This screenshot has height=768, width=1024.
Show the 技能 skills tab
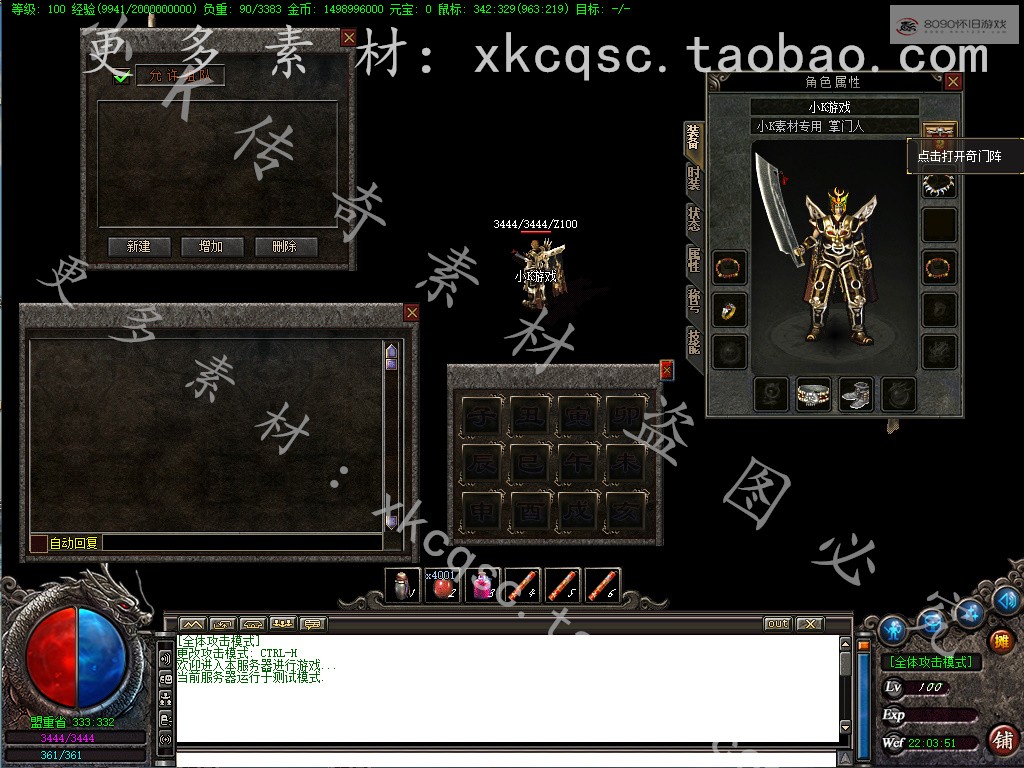693,342
